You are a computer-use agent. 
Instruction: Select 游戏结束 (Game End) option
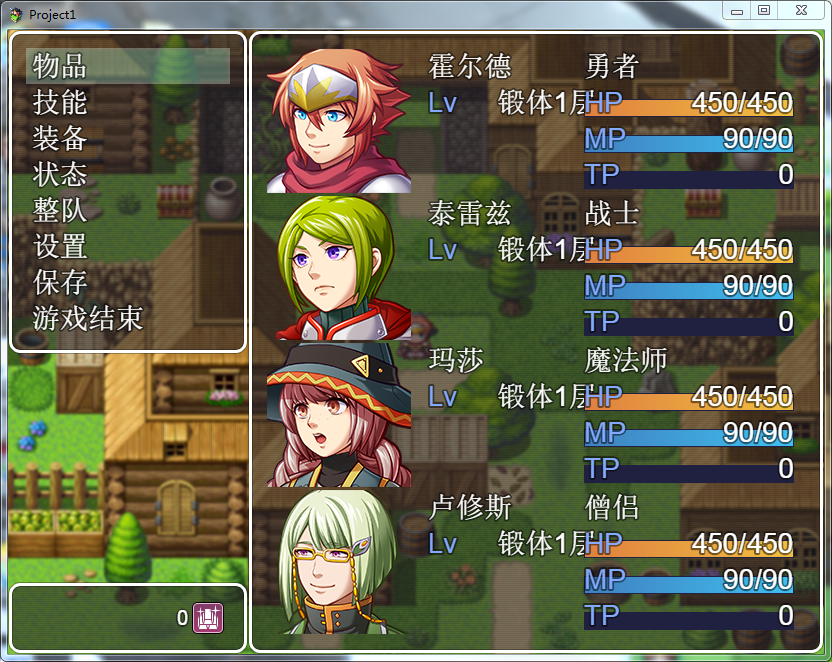[x=128, y=319]
